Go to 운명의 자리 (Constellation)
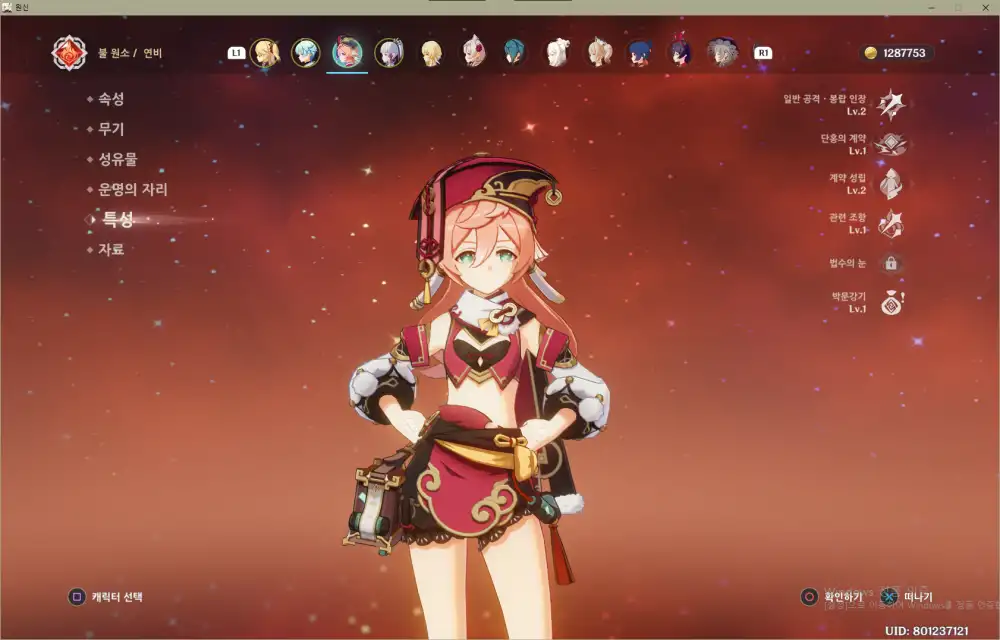Screen dimensions: 1000x640 (132, 190)
